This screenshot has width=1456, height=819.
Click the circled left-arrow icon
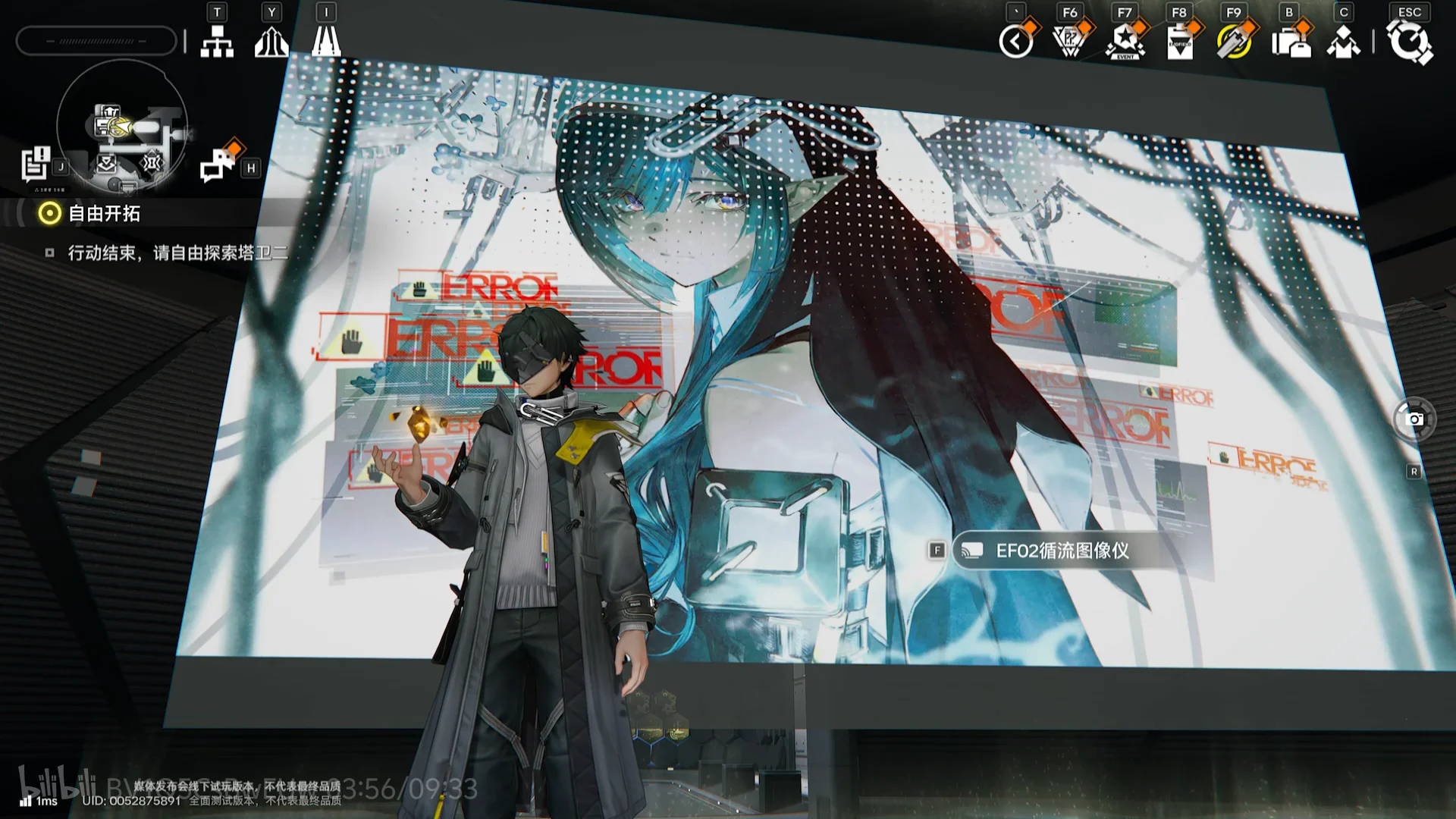point(1016,42)
